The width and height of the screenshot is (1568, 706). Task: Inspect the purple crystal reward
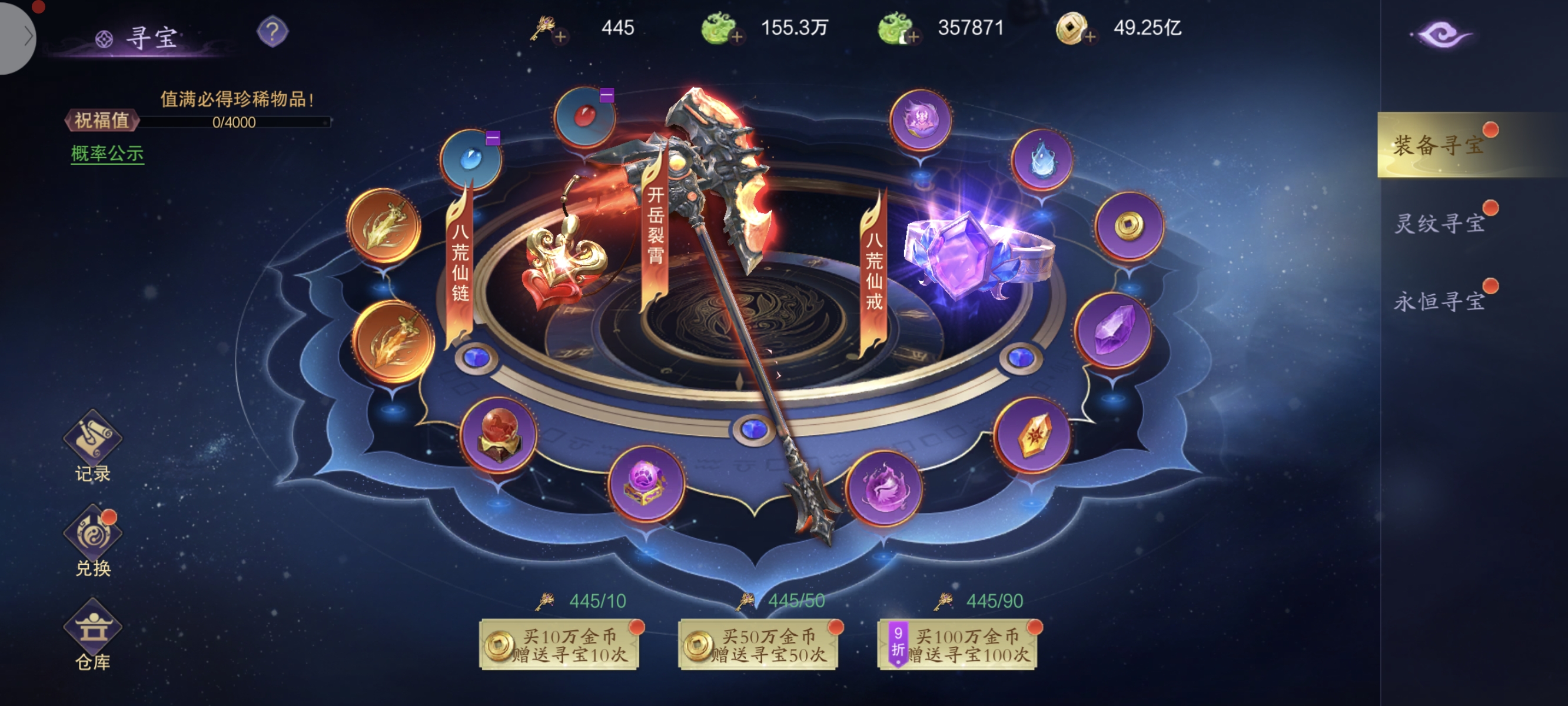1112,329
